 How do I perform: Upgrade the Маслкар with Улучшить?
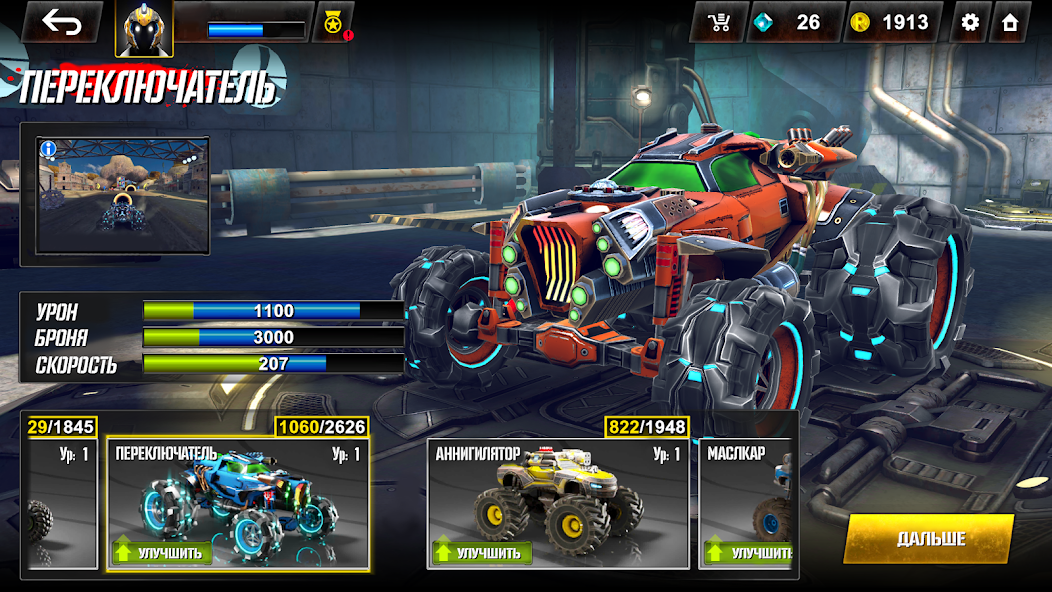pyautogui.click(x=750, y=552)
